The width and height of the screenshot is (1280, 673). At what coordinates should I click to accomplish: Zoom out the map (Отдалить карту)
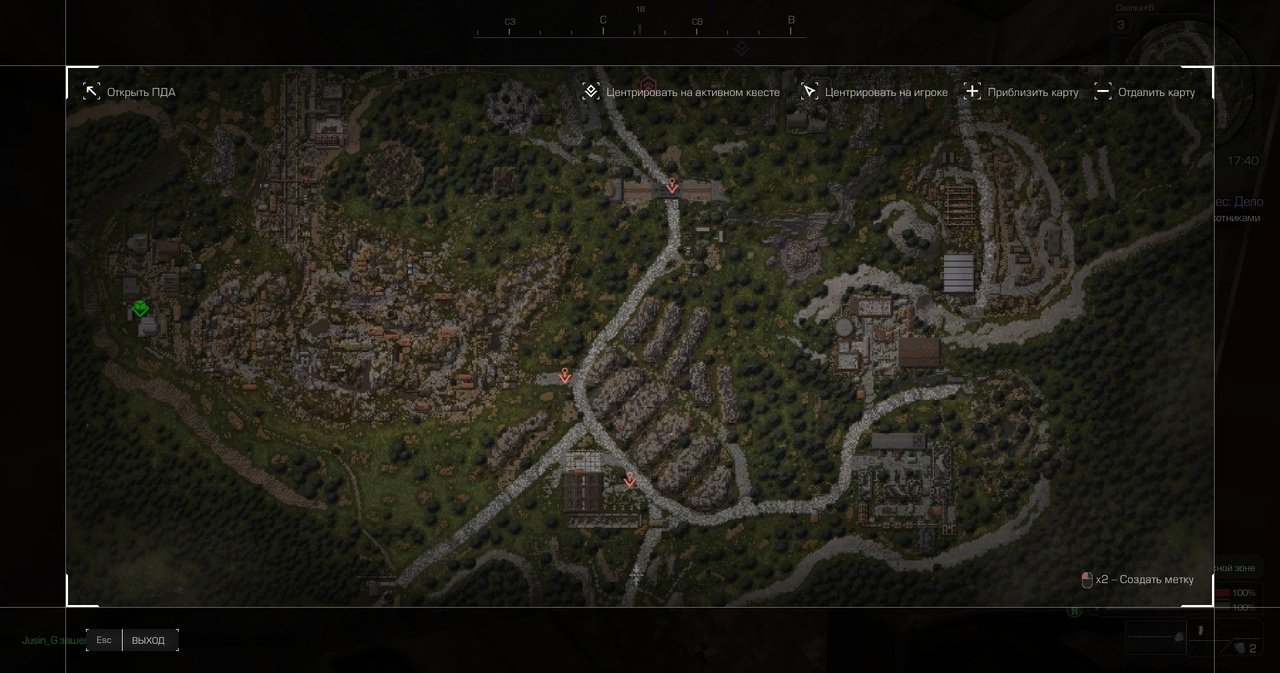[x=1145, y=92]
